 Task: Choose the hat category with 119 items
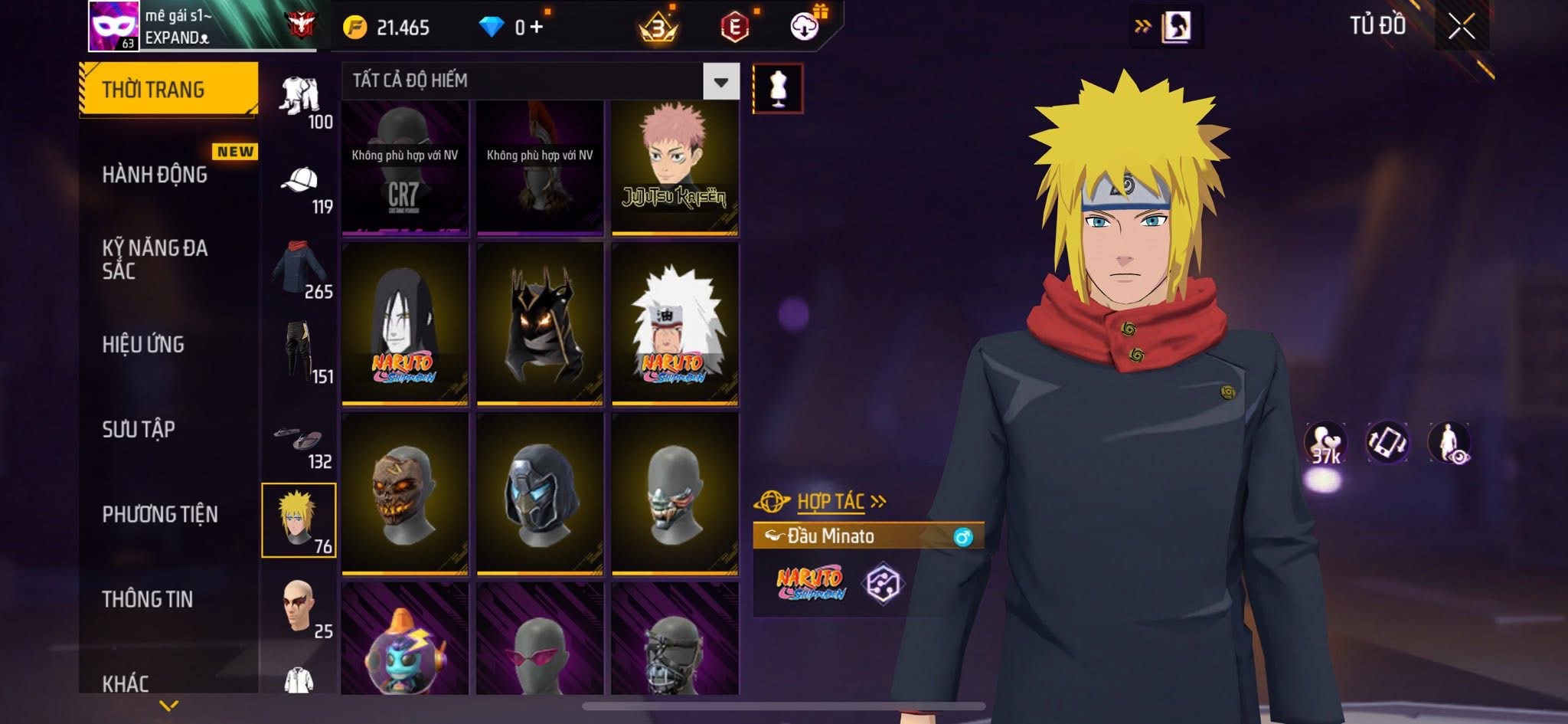pos(301,186)
